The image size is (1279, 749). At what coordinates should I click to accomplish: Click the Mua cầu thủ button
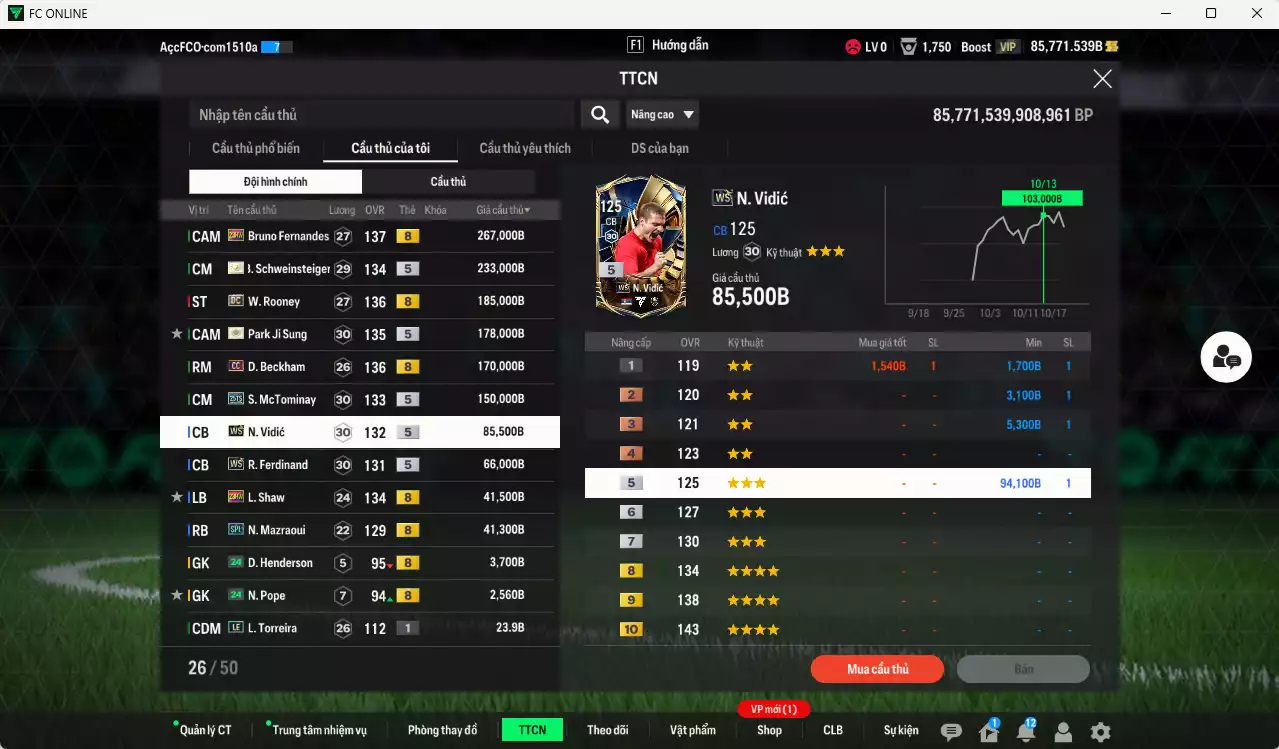pyautogui.click(x=877, y=669)
